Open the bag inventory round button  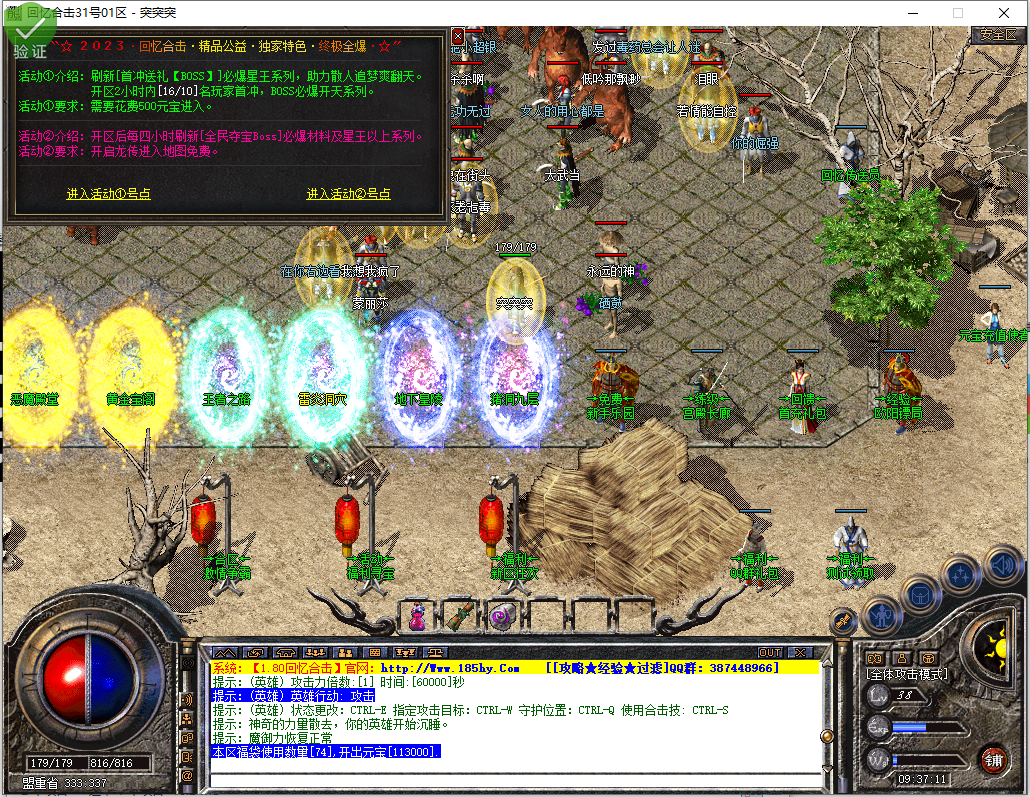pyautogui.click(x=921, y=596)
